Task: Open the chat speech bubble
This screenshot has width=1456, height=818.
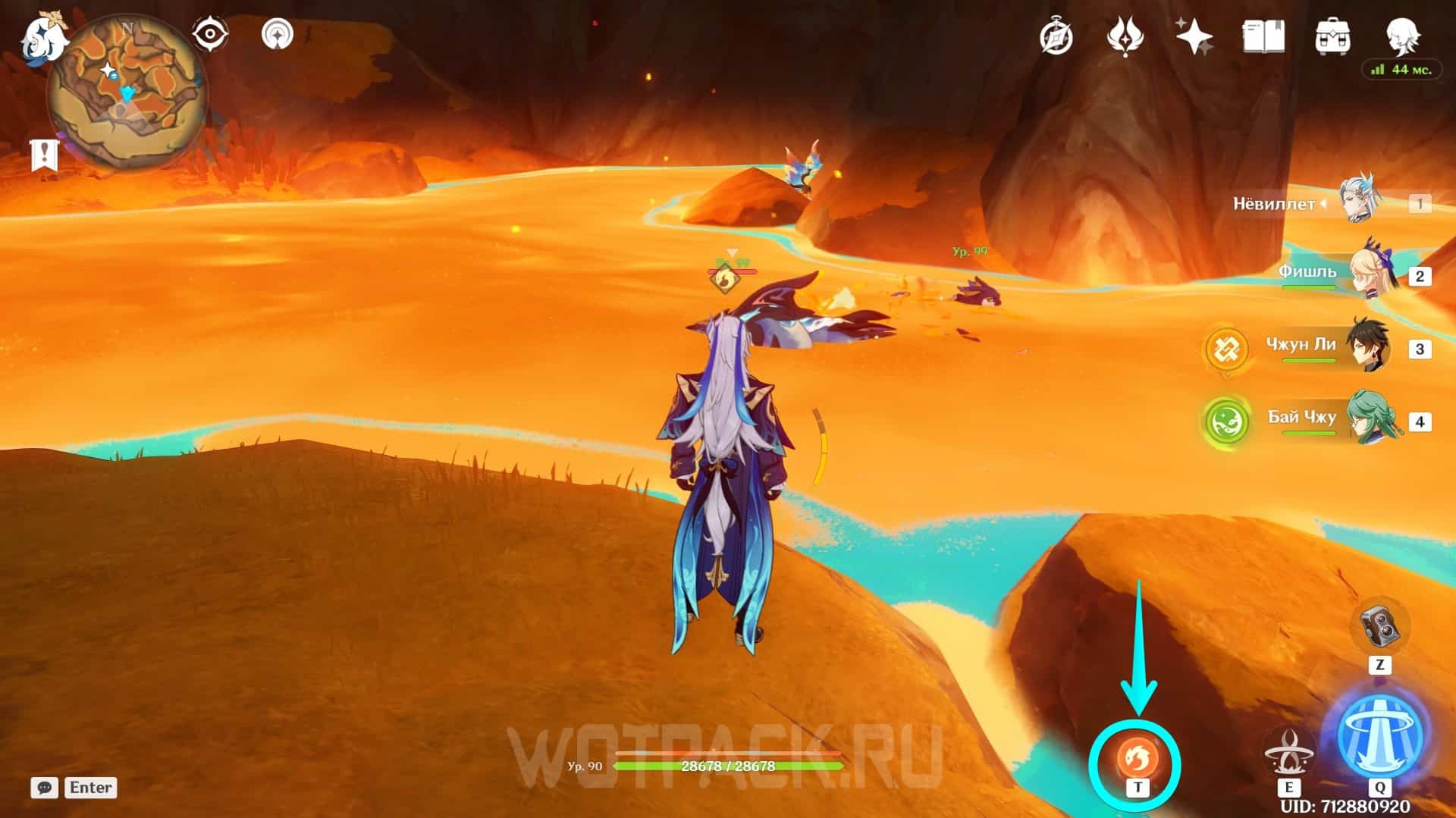Action: point(45,788)
